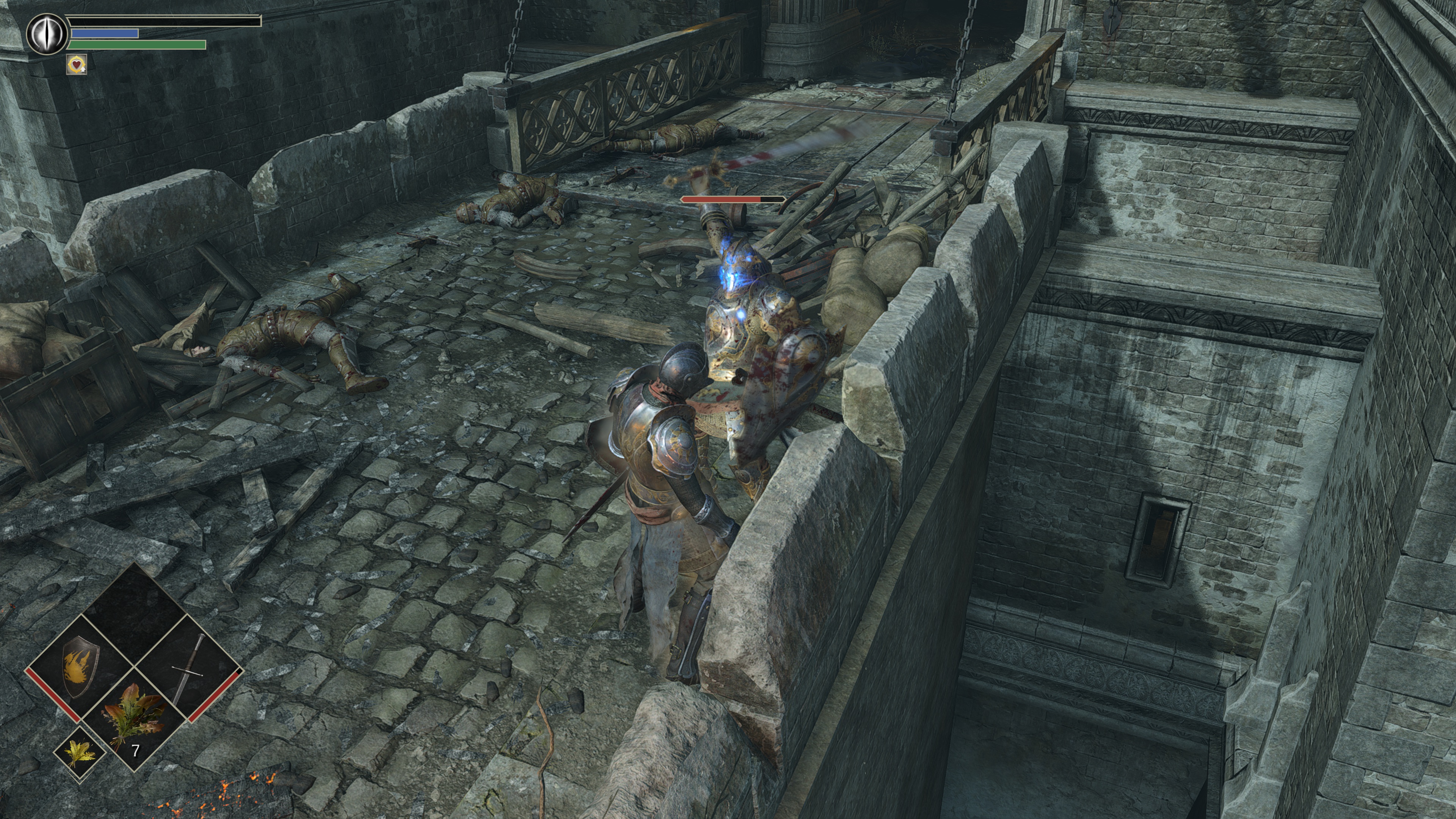Viewport: 1456px width, 819px height.
Task: Inspect the heart ring status effect icon
Action: [x=76, y=64]
